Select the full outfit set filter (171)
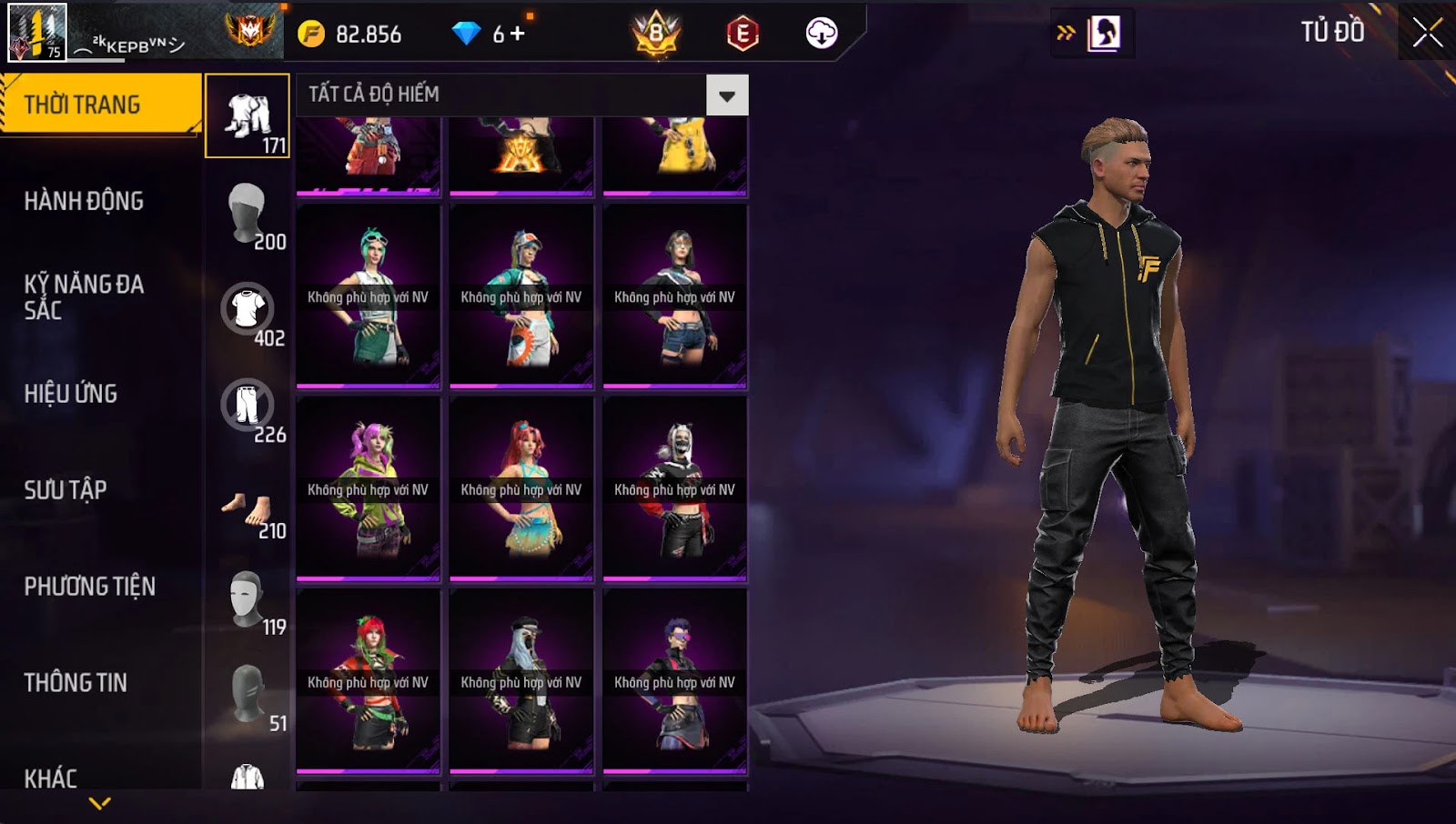 248,116
